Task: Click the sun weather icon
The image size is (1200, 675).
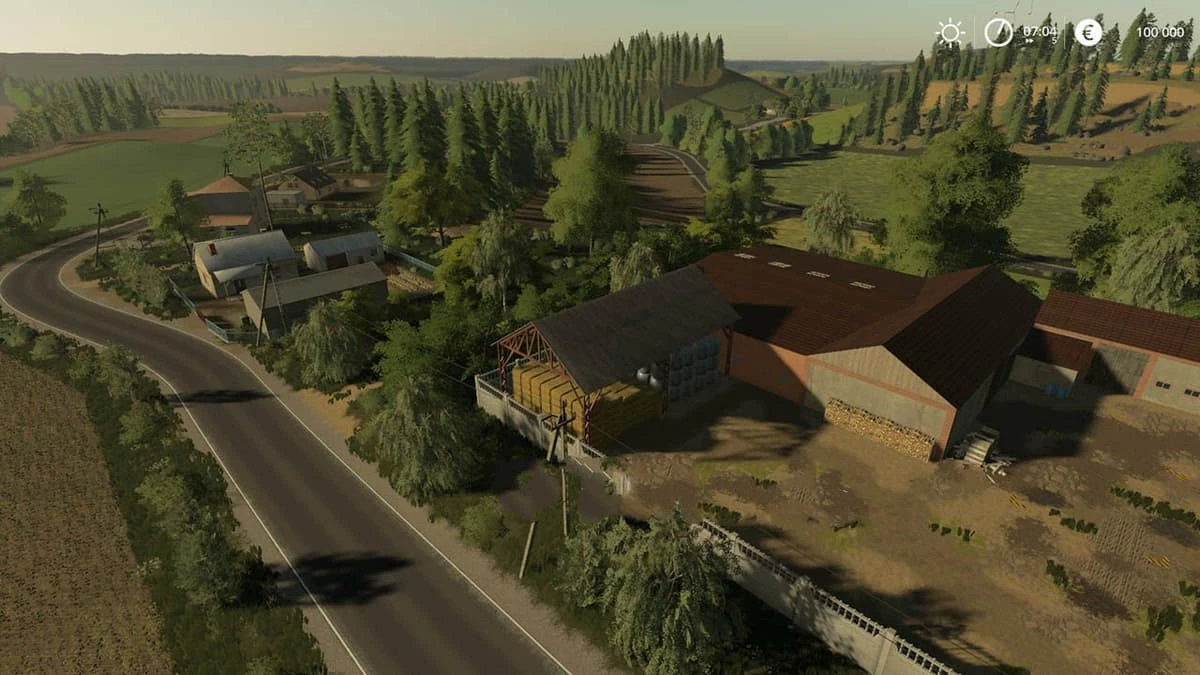Action: pyautogui.click(x=949, y=32)
